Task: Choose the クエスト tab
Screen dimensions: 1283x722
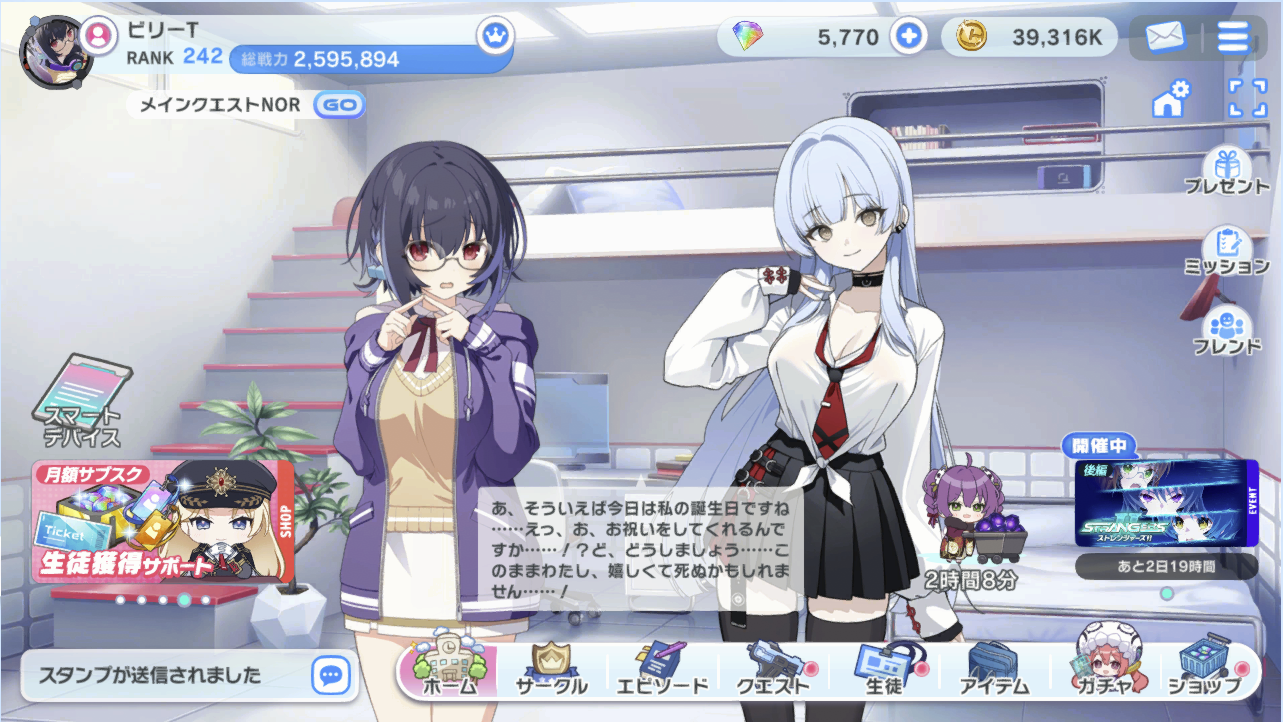Action: (x=773, y=671)
